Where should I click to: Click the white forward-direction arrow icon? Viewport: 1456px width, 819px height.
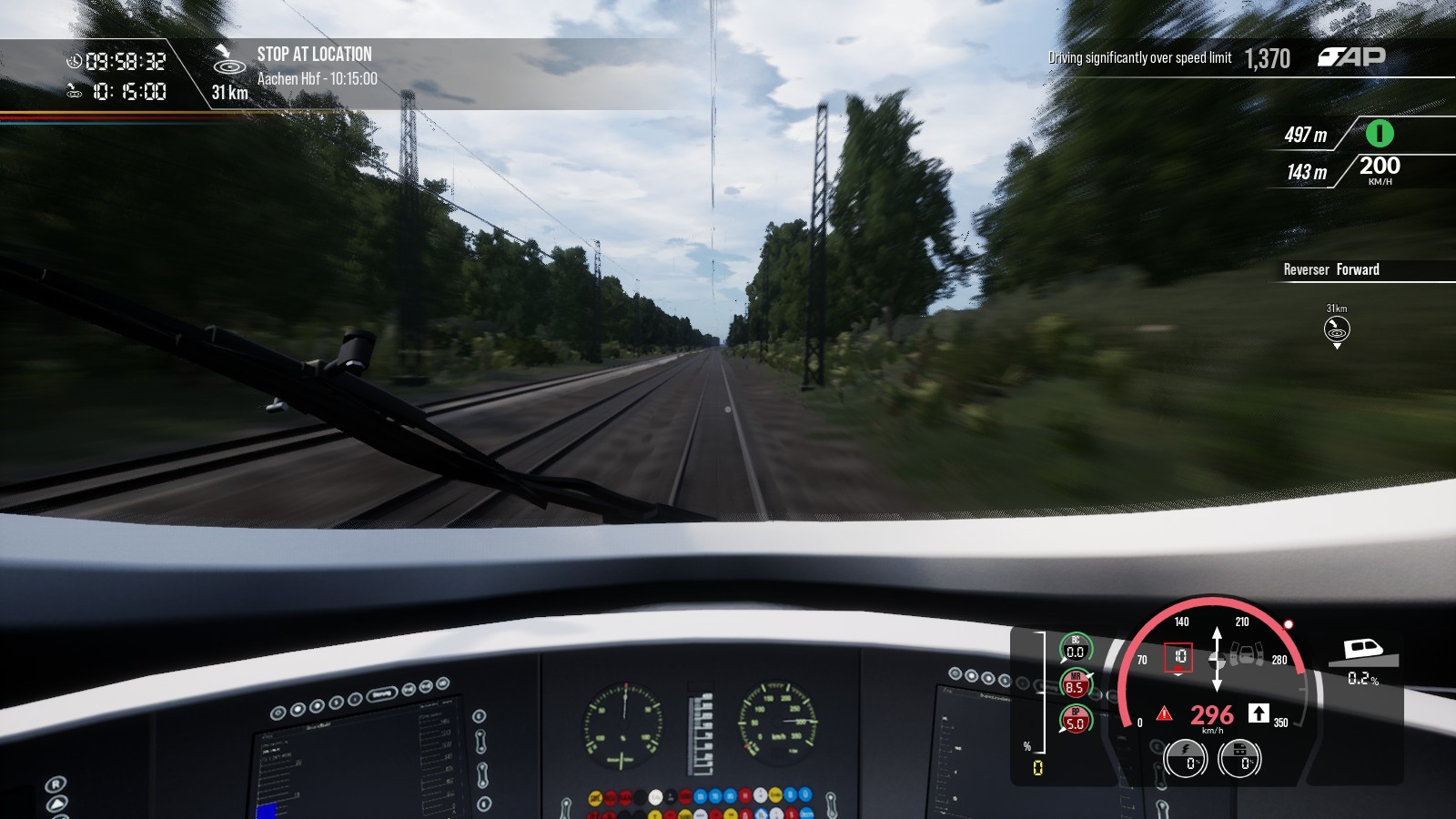(1259, 713)
